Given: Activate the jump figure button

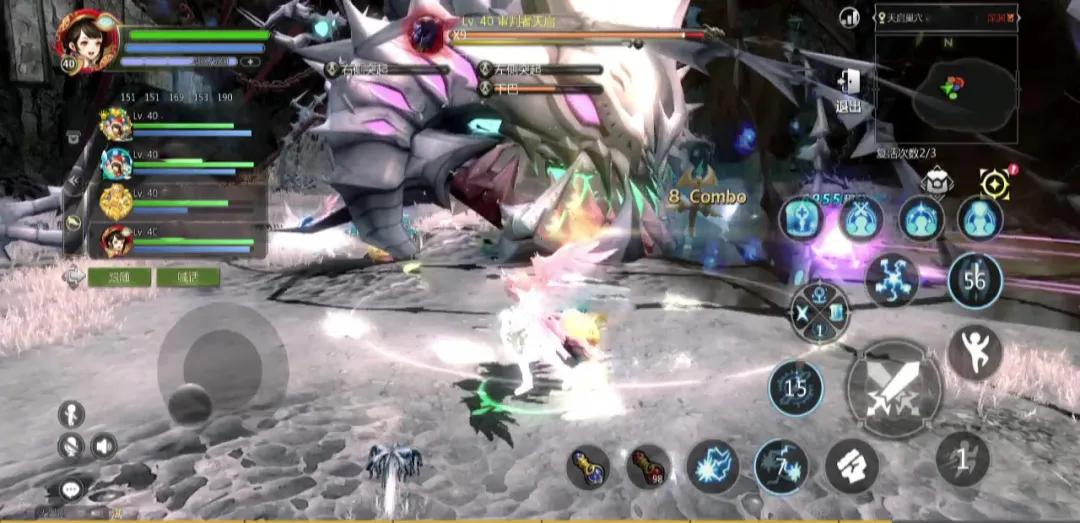Looking at the screenshot, I should tap(974, 352).
